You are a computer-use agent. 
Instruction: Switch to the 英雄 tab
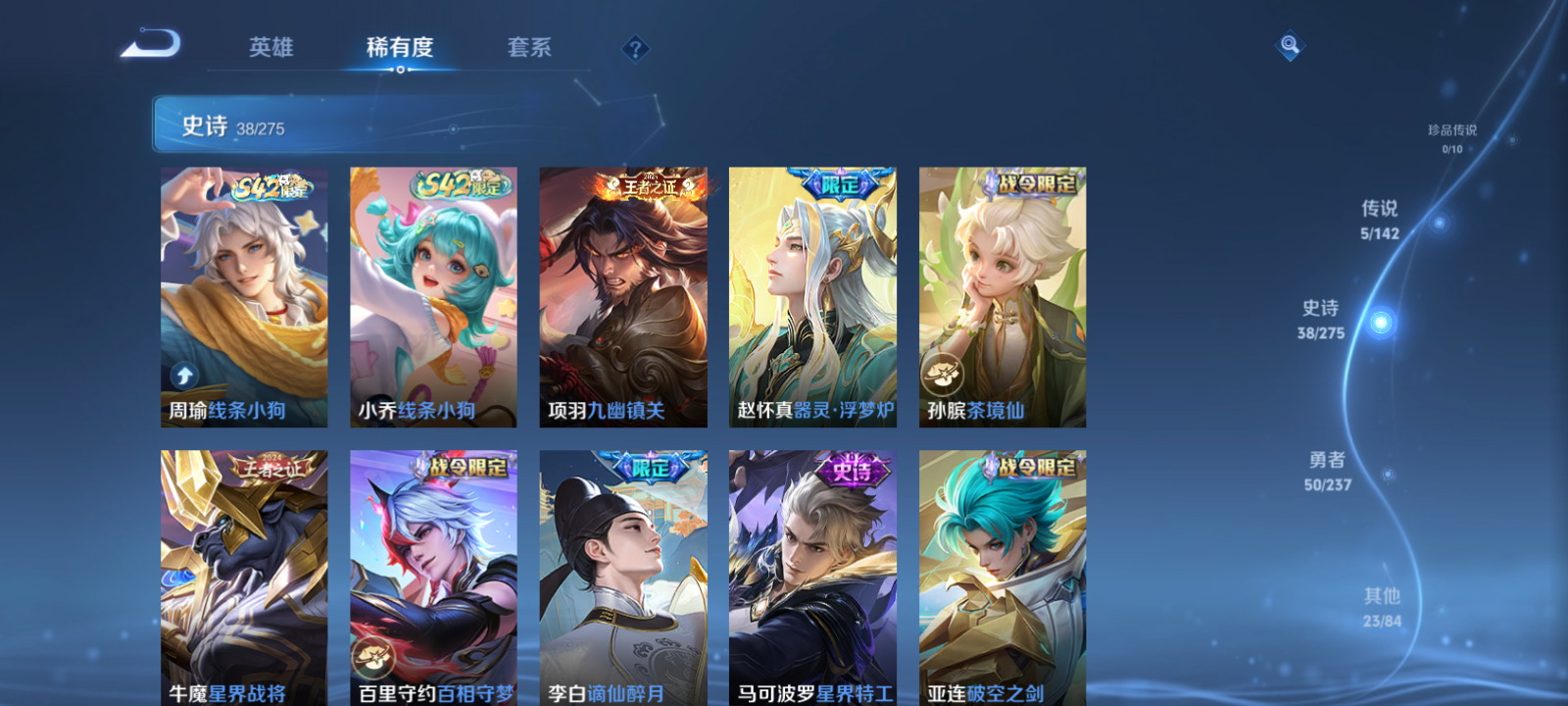(269, 46)
